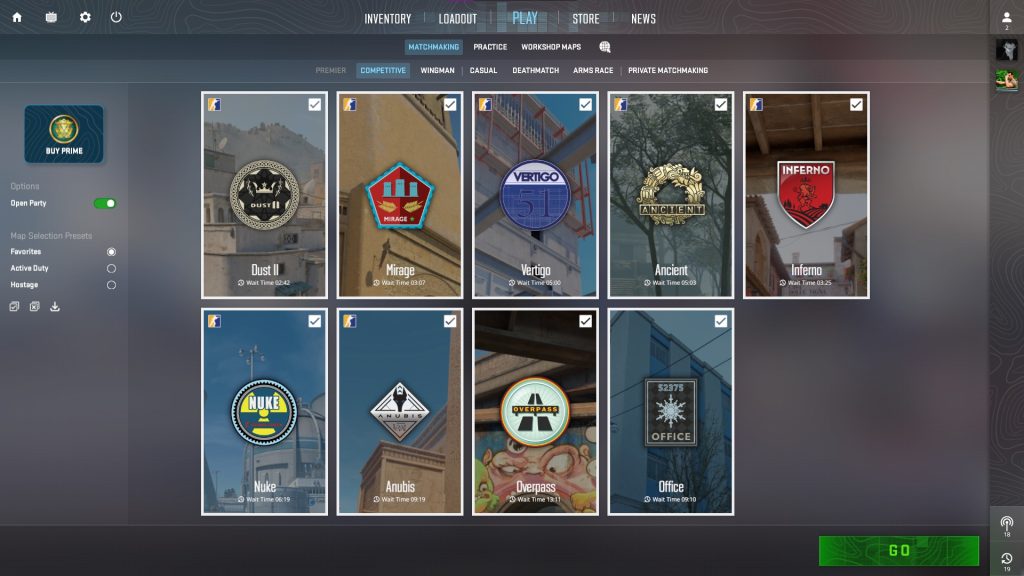Show the News page

[643, 19]
